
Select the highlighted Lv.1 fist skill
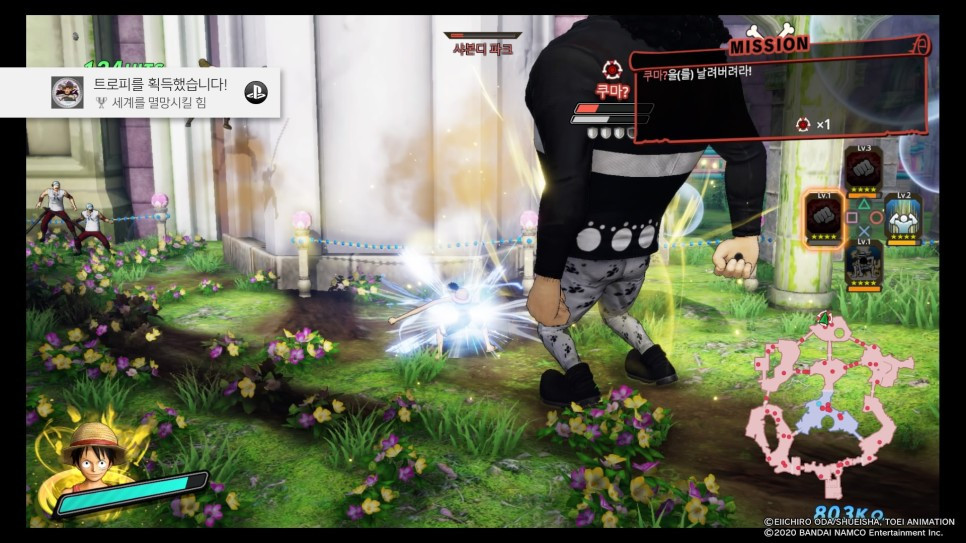[x=824, y=215]
